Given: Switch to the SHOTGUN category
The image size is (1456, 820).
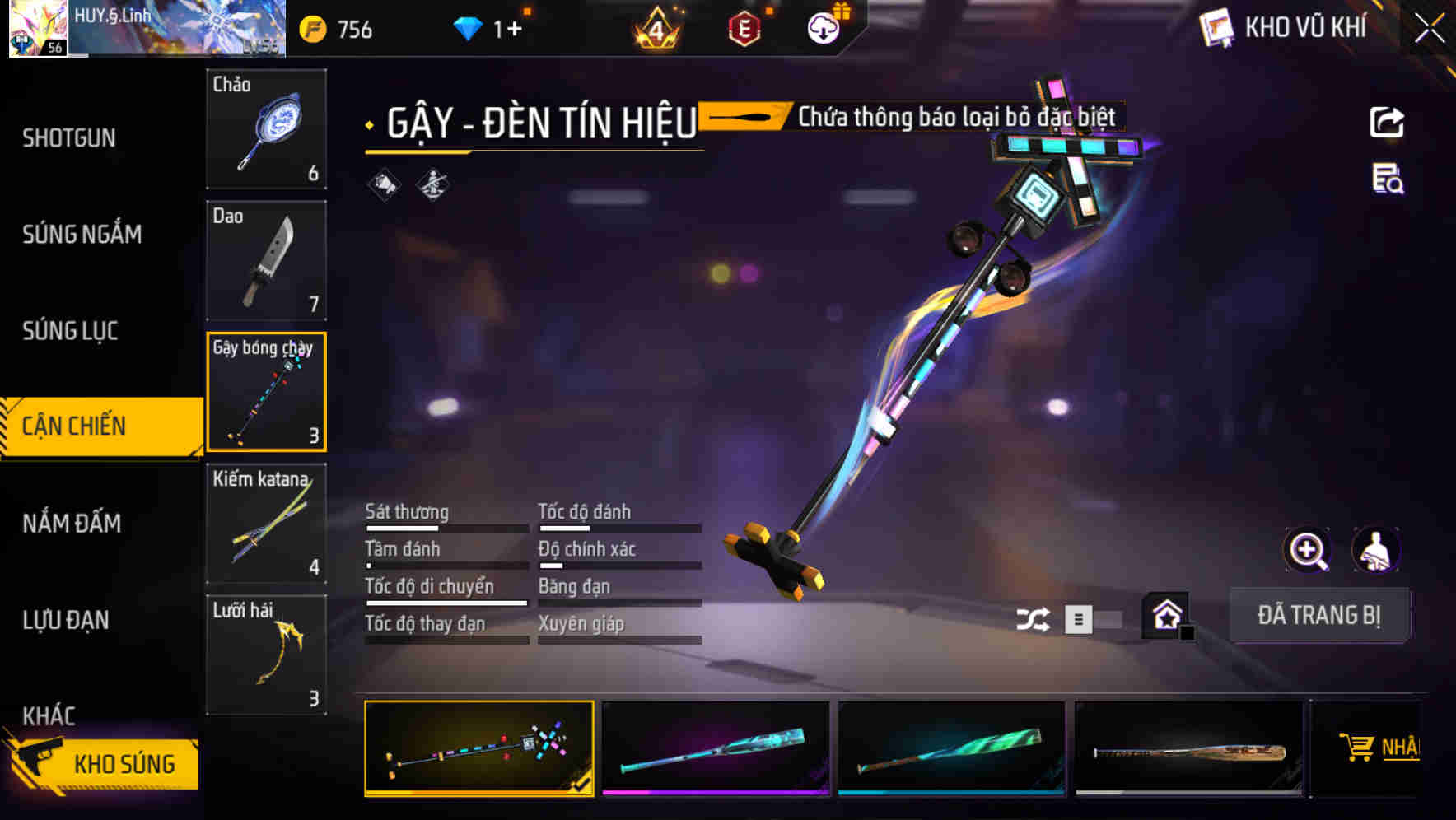Looking at the screenshot, I should (x=69, y=138).
